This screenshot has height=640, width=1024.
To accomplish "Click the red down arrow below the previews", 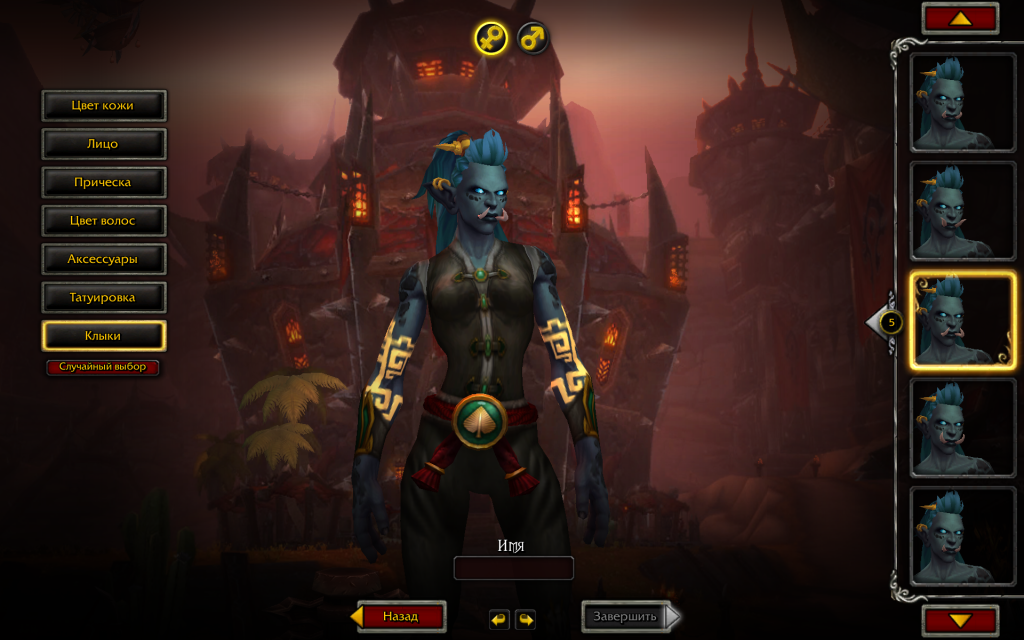I will tap(960, 620).
